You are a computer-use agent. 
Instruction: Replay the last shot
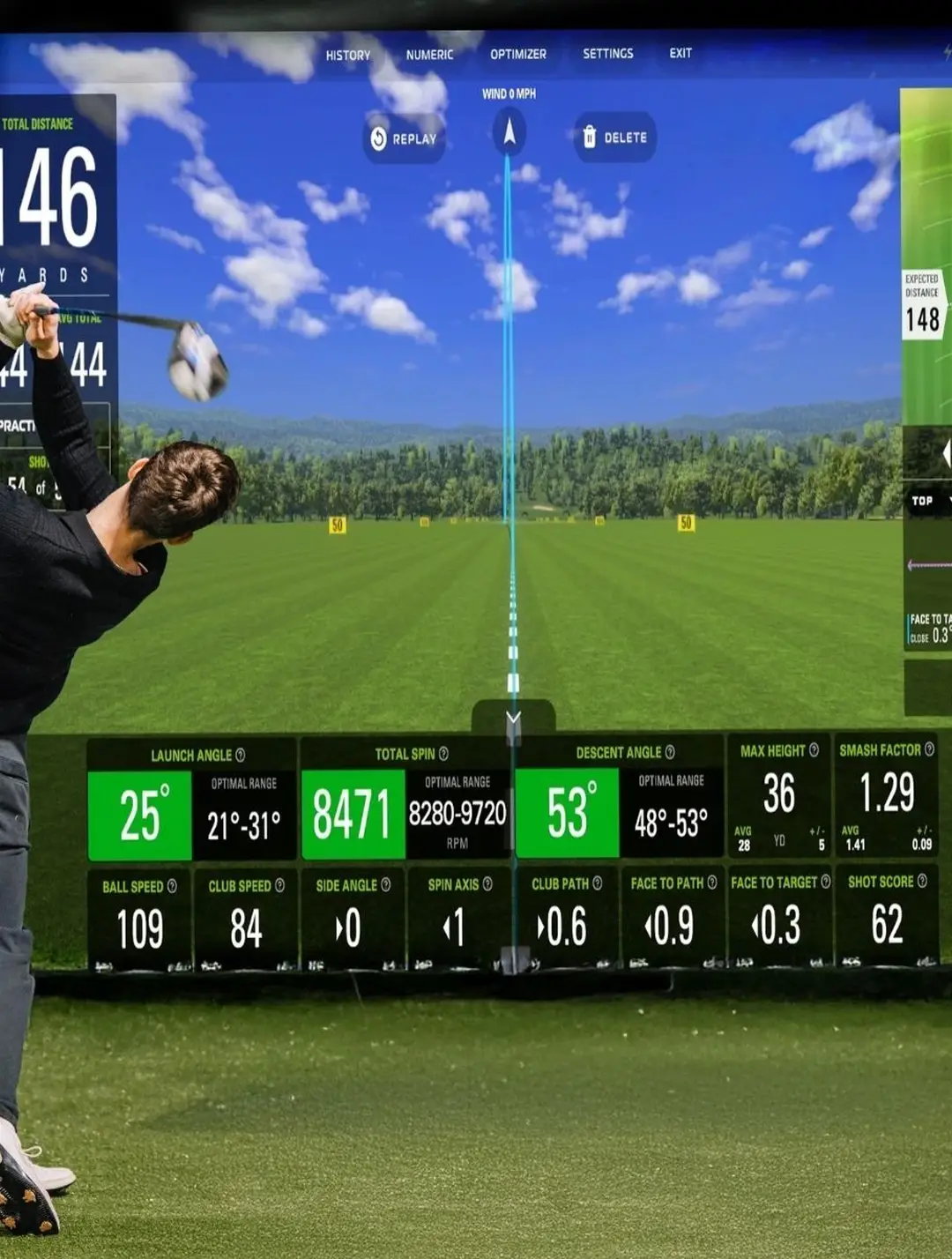pyautogui.click(x=405, y=138)
